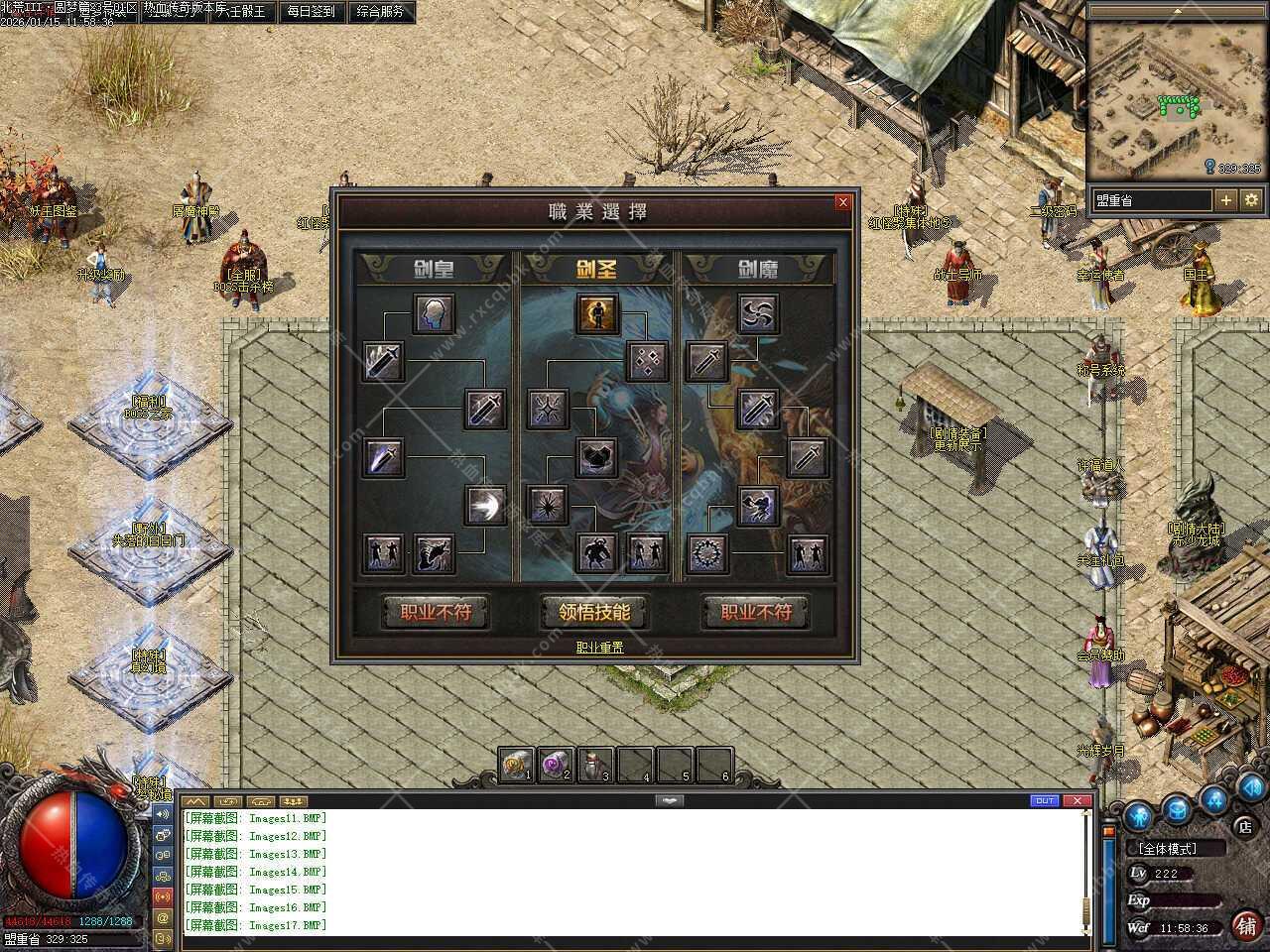Open the 每日签到 daily sign-in menu
Viewport: 1270px width, 952px height.
pyautogui.click(x=311, y=12)
